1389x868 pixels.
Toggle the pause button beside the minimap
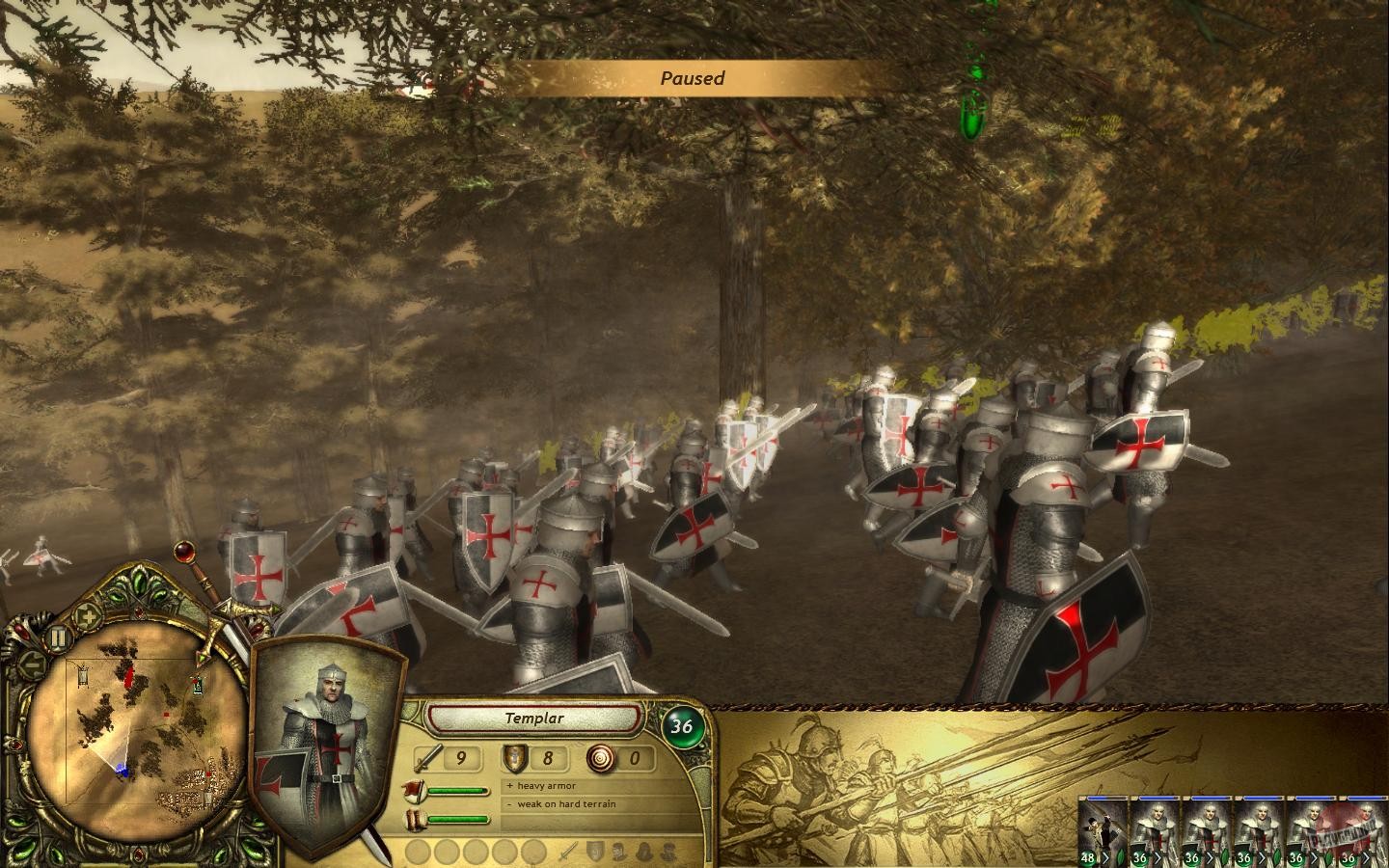[58, 637]
